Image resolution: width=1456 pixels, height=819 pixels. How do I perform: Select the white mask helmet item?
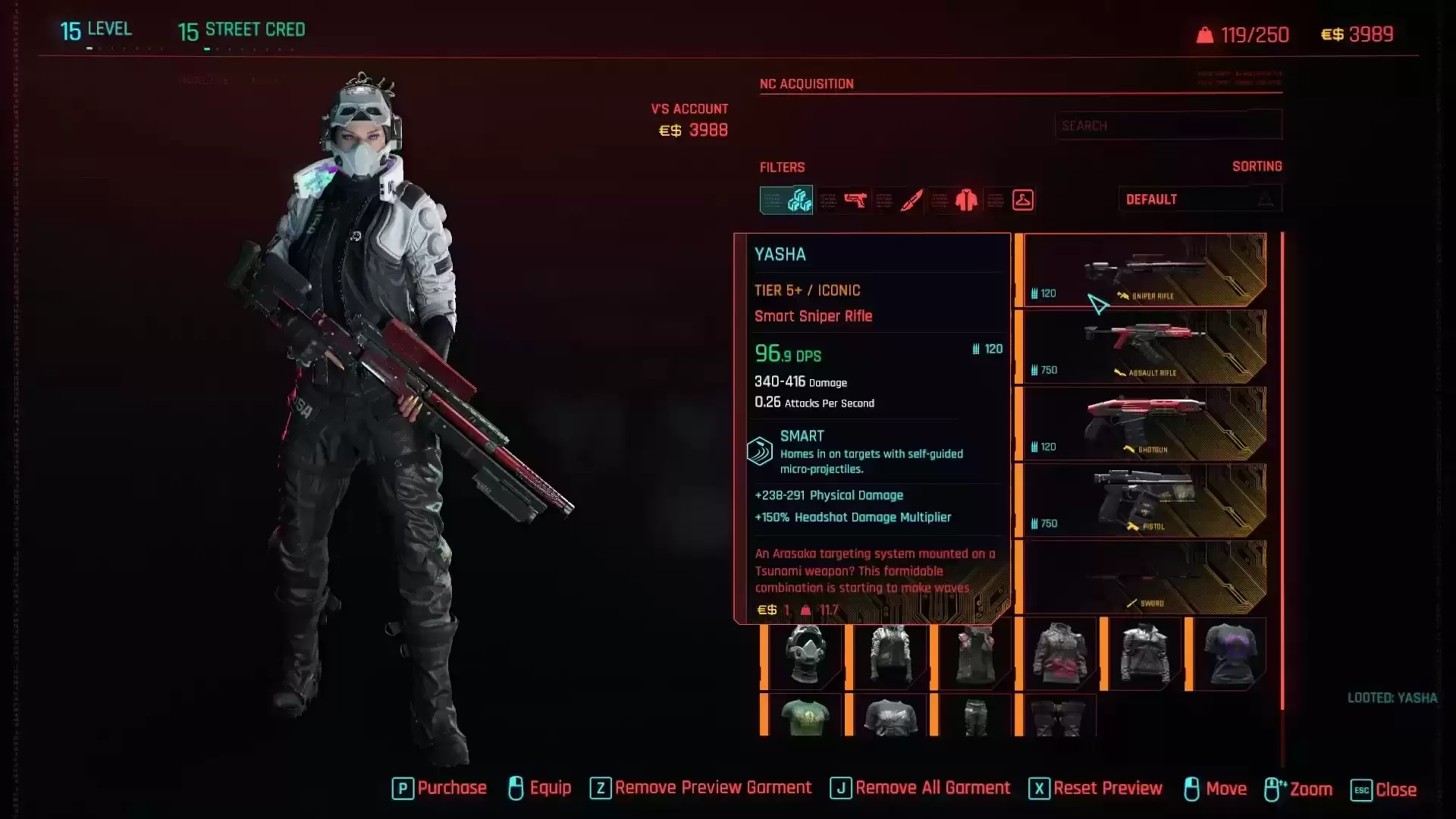(x=805, y=654)
